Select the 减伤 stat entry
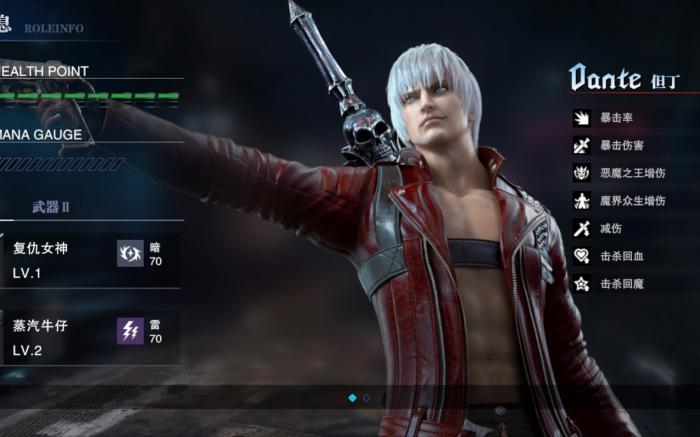This screenshot has height=437, width=700. pyautogui.click(x=610, y=229)
